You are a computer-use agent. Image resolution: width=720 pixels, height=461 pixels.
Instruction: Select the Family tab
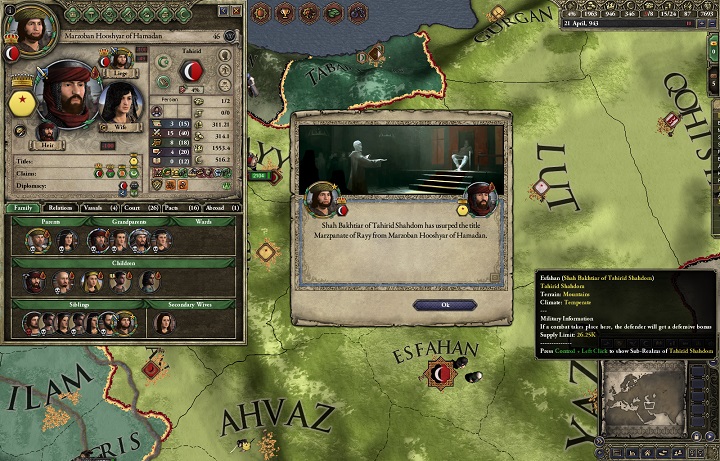coord(22,208)
